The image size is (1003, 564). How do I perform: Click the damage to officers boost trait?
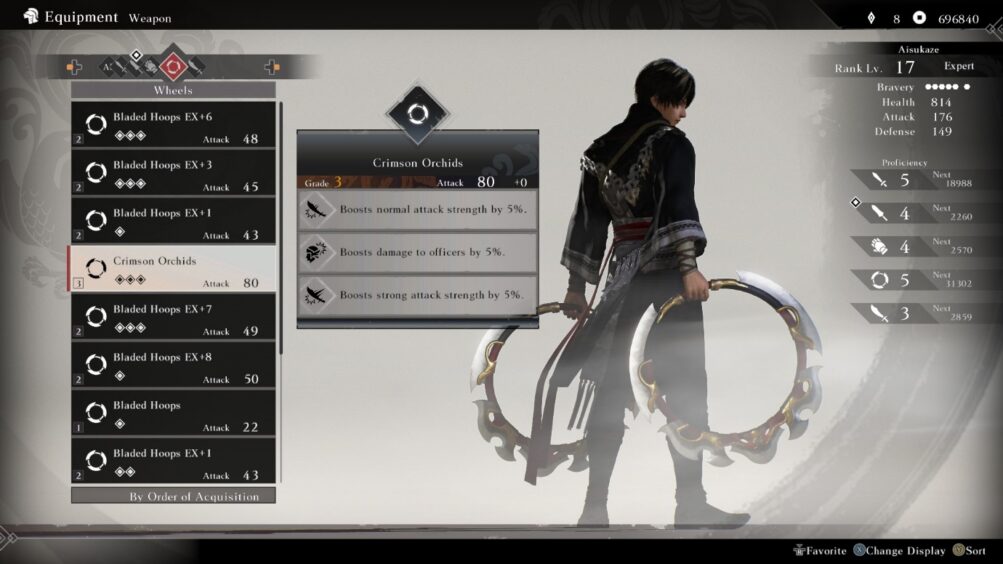coord(417,252)
